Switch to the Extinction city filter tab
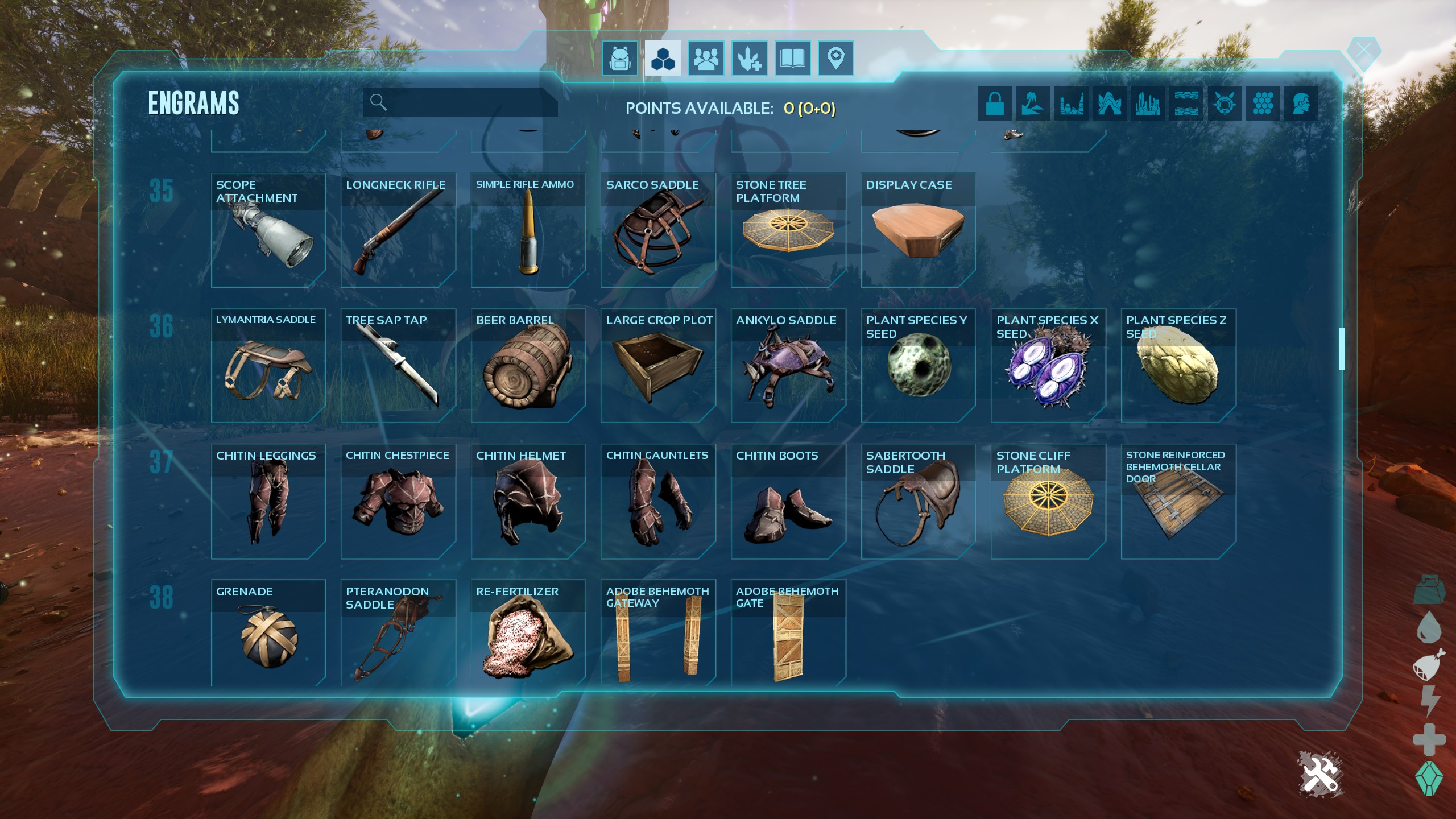 [x=1147, y=104]
